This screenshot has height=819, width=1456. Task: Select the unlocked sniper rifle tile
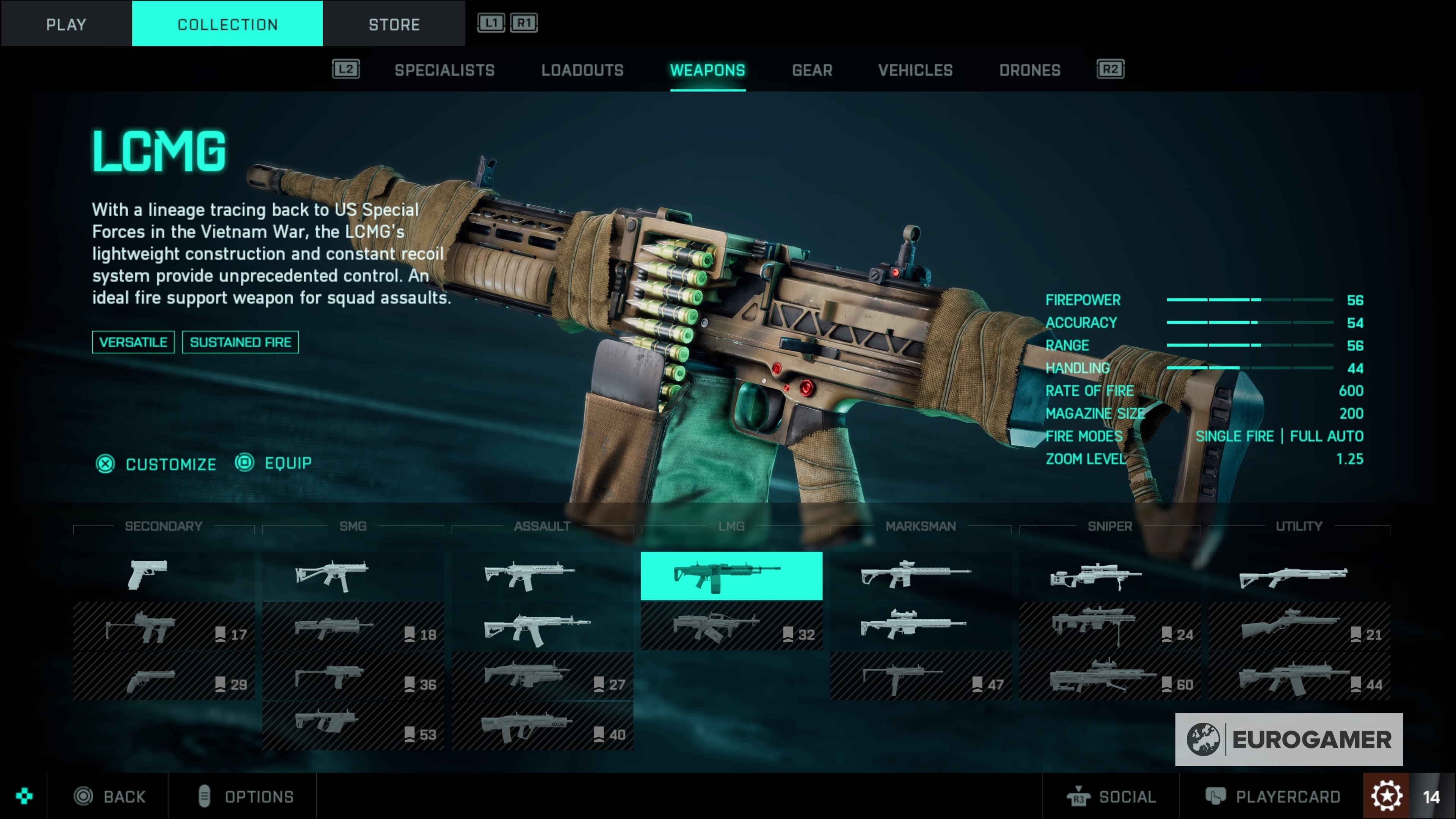click(x=1109, y=576)
